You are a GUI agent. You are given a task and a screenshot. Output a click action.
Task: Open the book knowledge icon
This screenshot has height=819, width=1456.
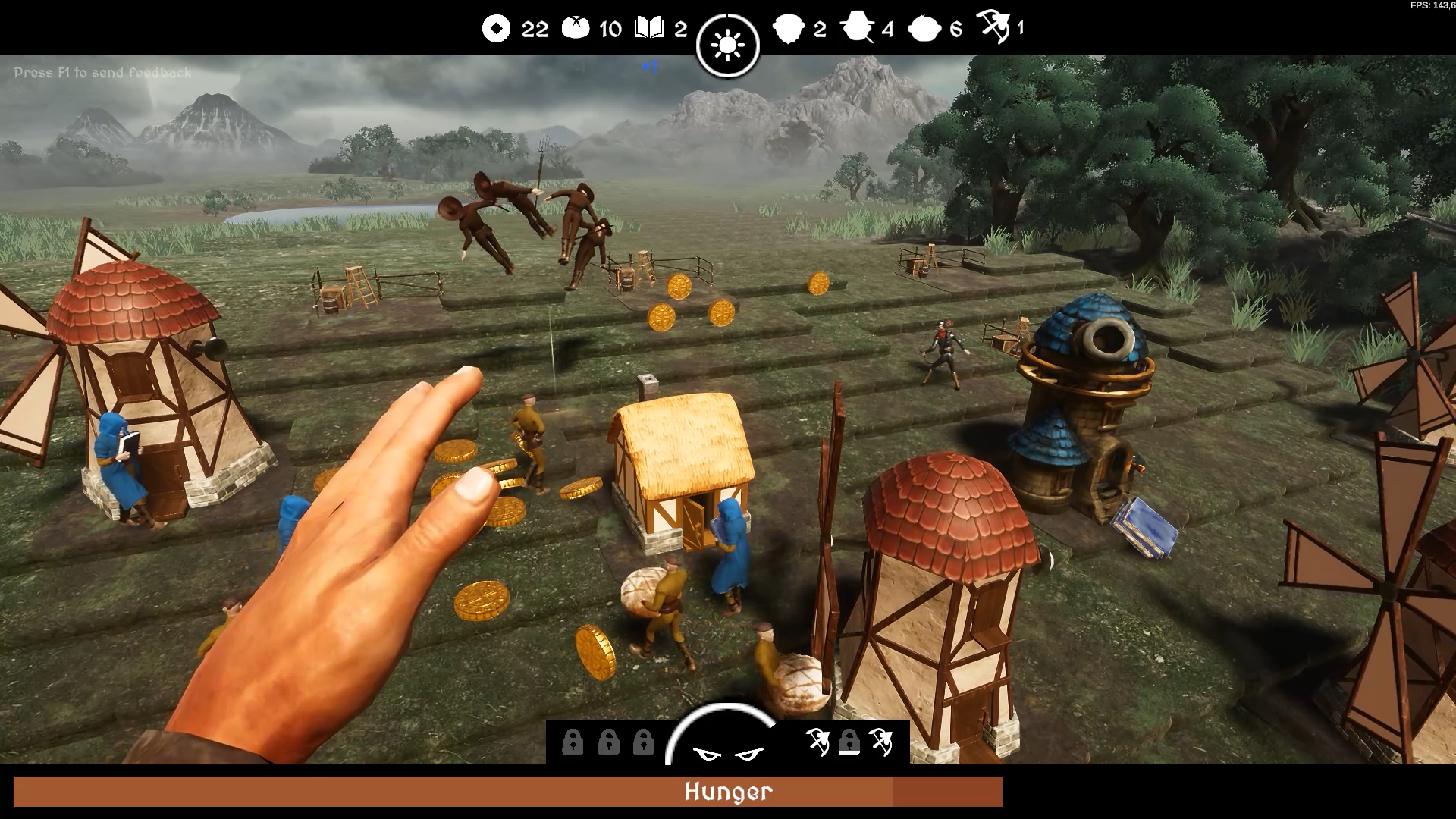649,29
